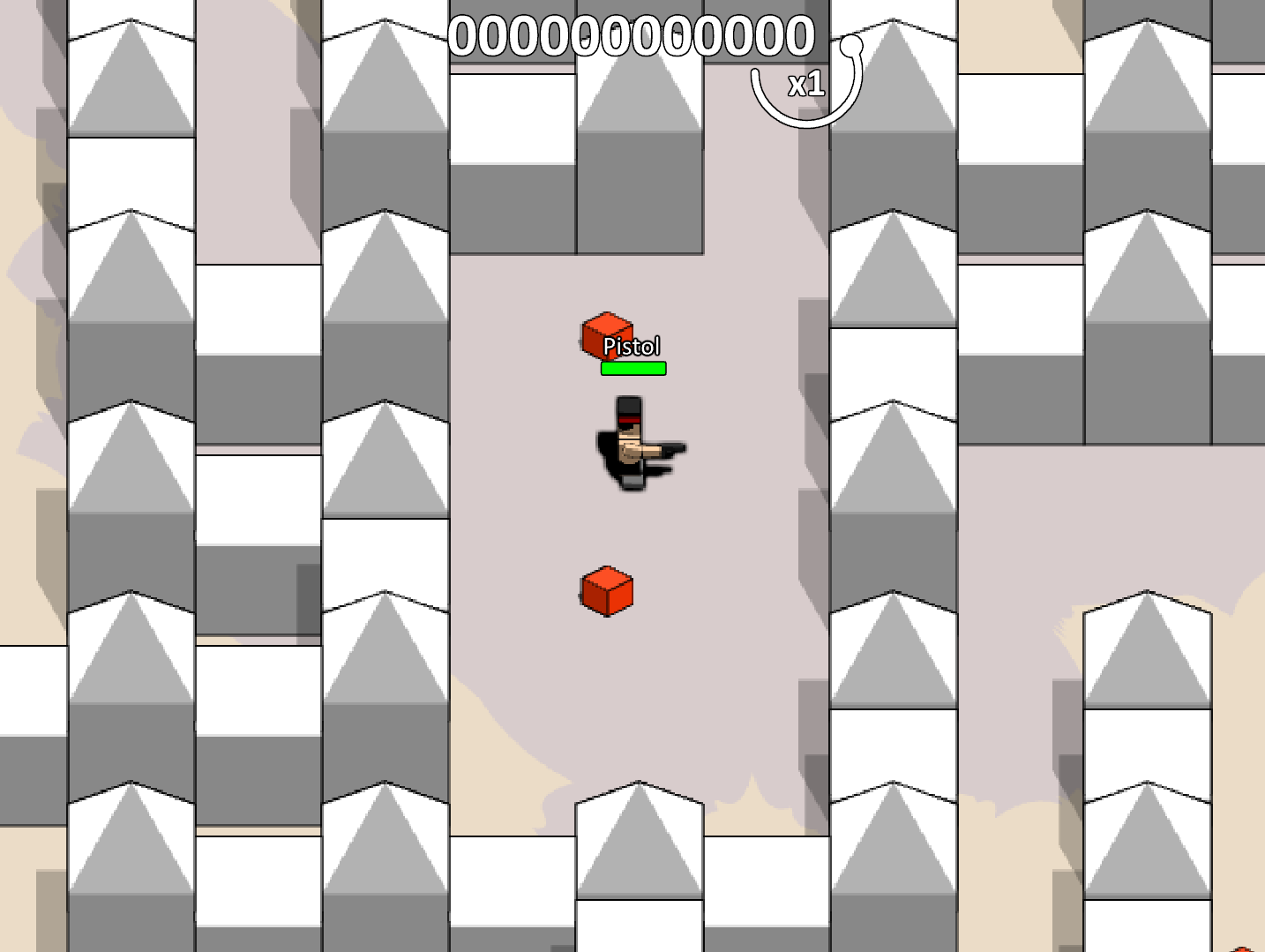Click the spiked wall block right of the player
Screen dimensions: 1265x952
[894, 459]
